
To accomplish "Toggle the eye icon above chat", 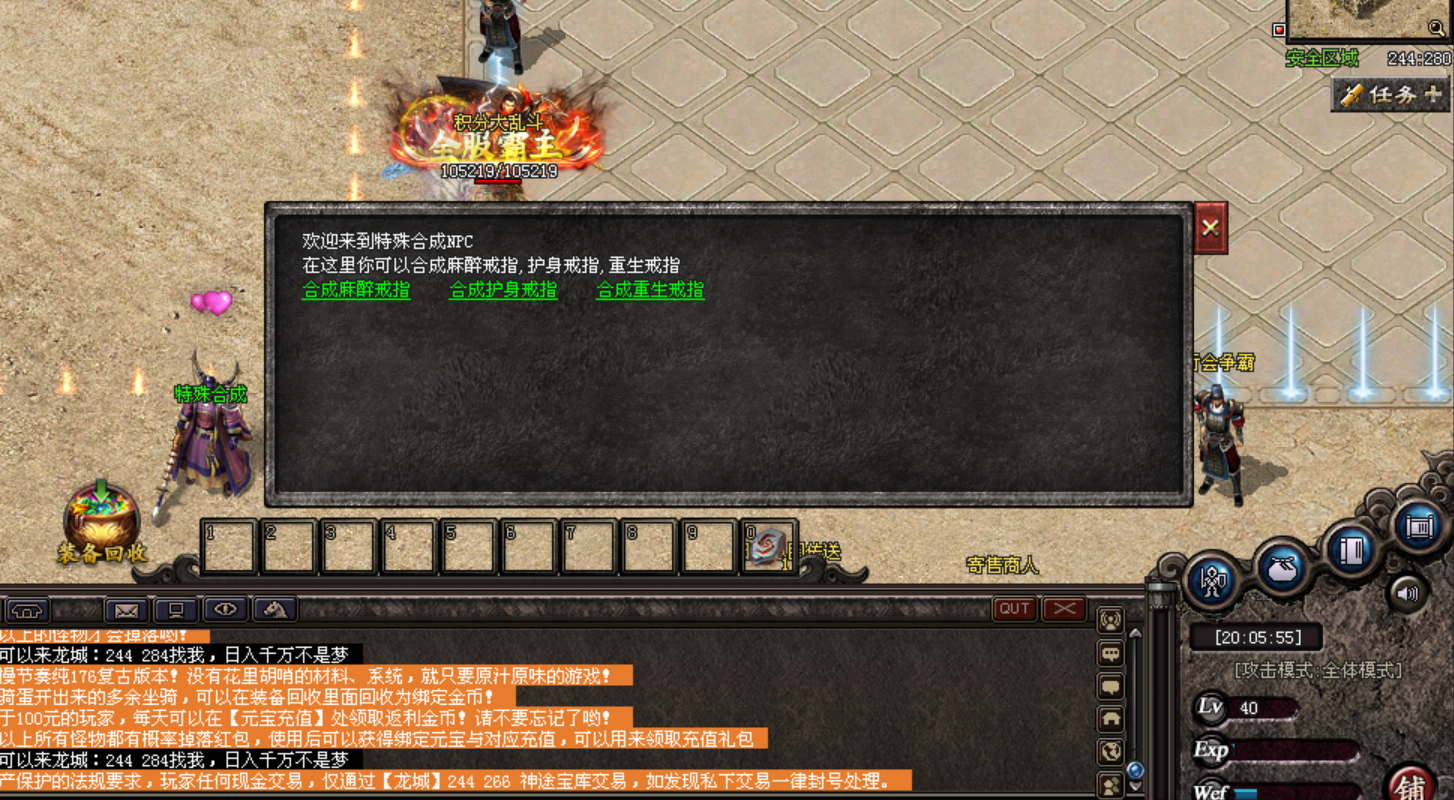I will pos(225,609).
